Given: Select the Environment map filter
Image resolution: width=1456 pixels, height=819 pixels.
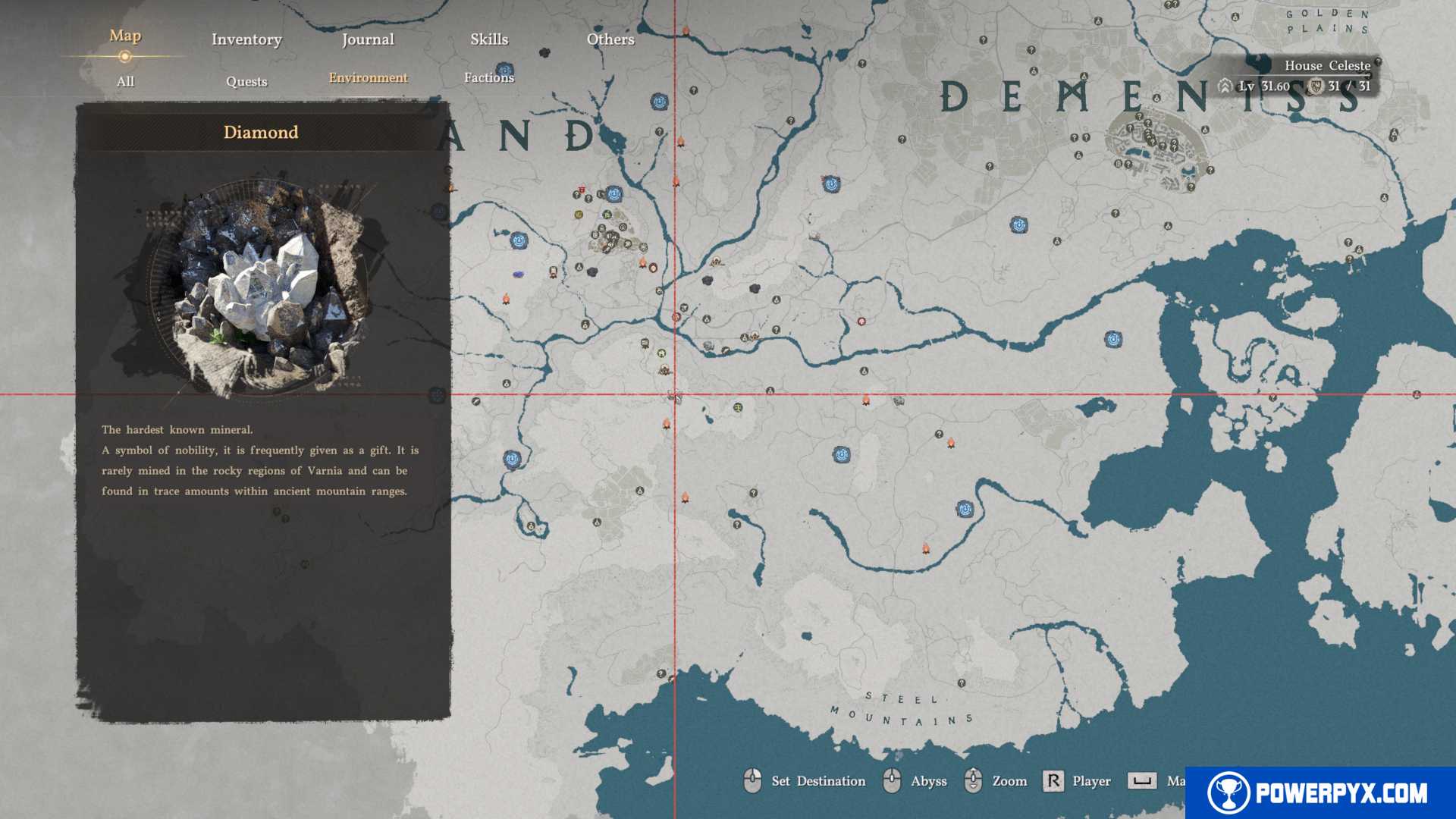Looking at the screenshot, I should point(368,77).
